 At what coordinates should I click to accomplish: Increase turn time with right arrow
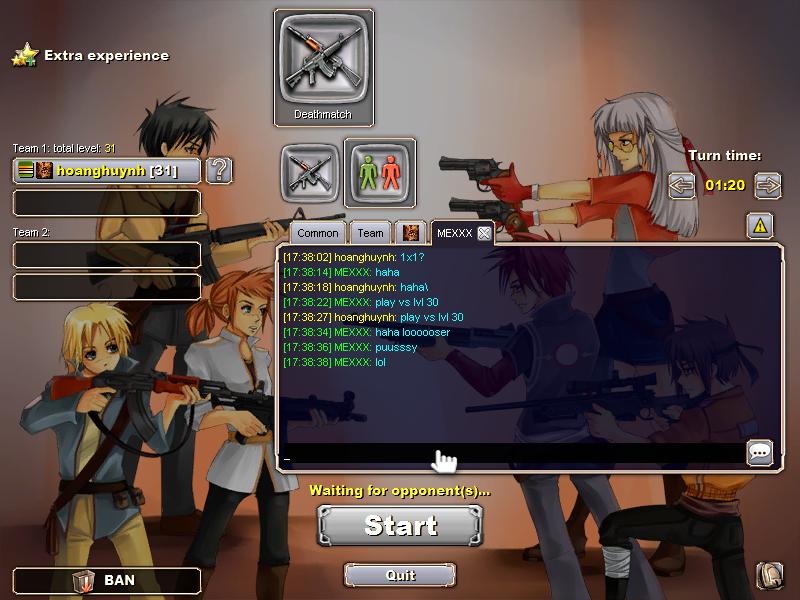(x=768, y=185)
